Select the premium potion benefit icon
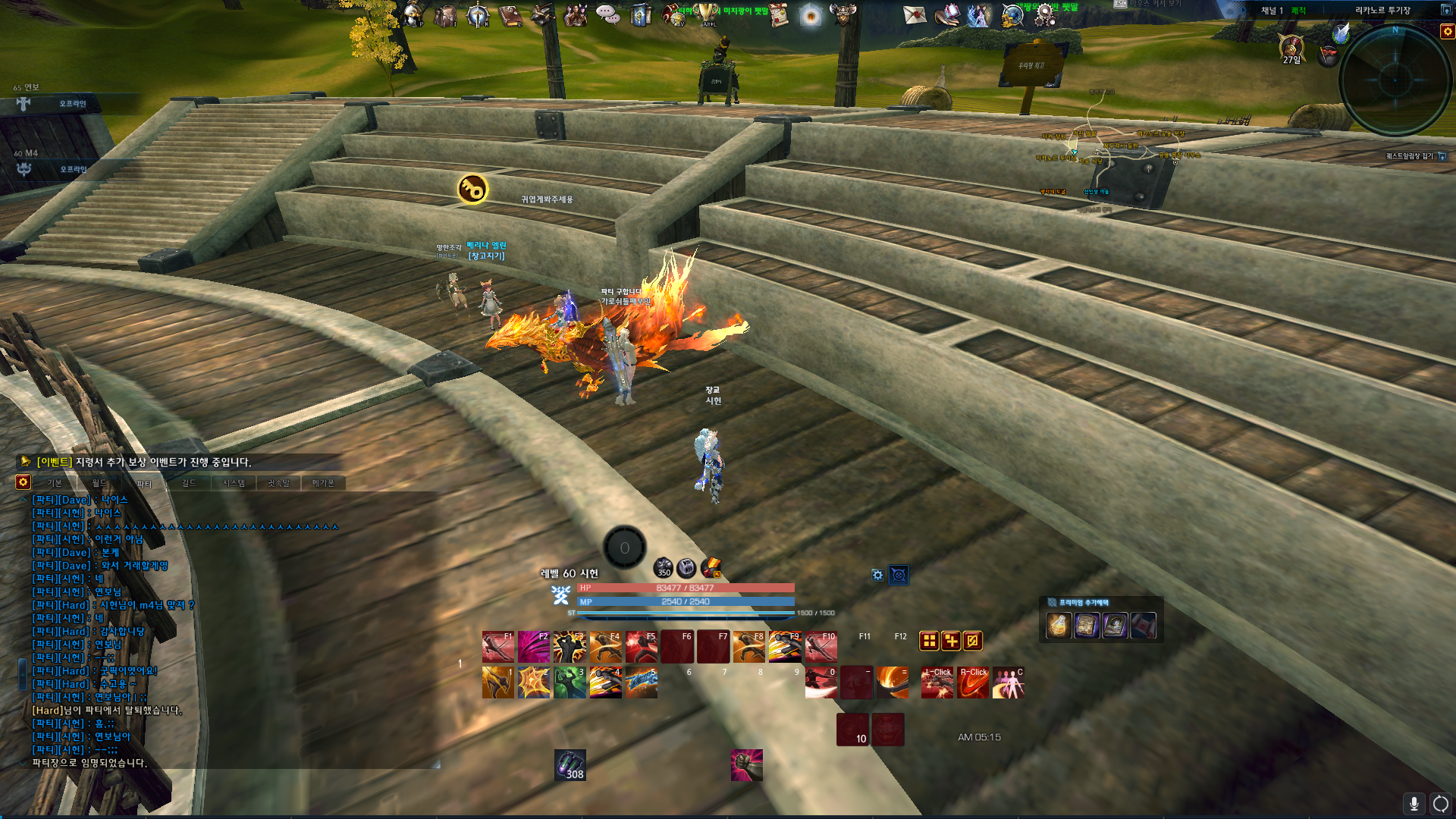Viewport: 1456px width, 819px height. [1059, 626]
